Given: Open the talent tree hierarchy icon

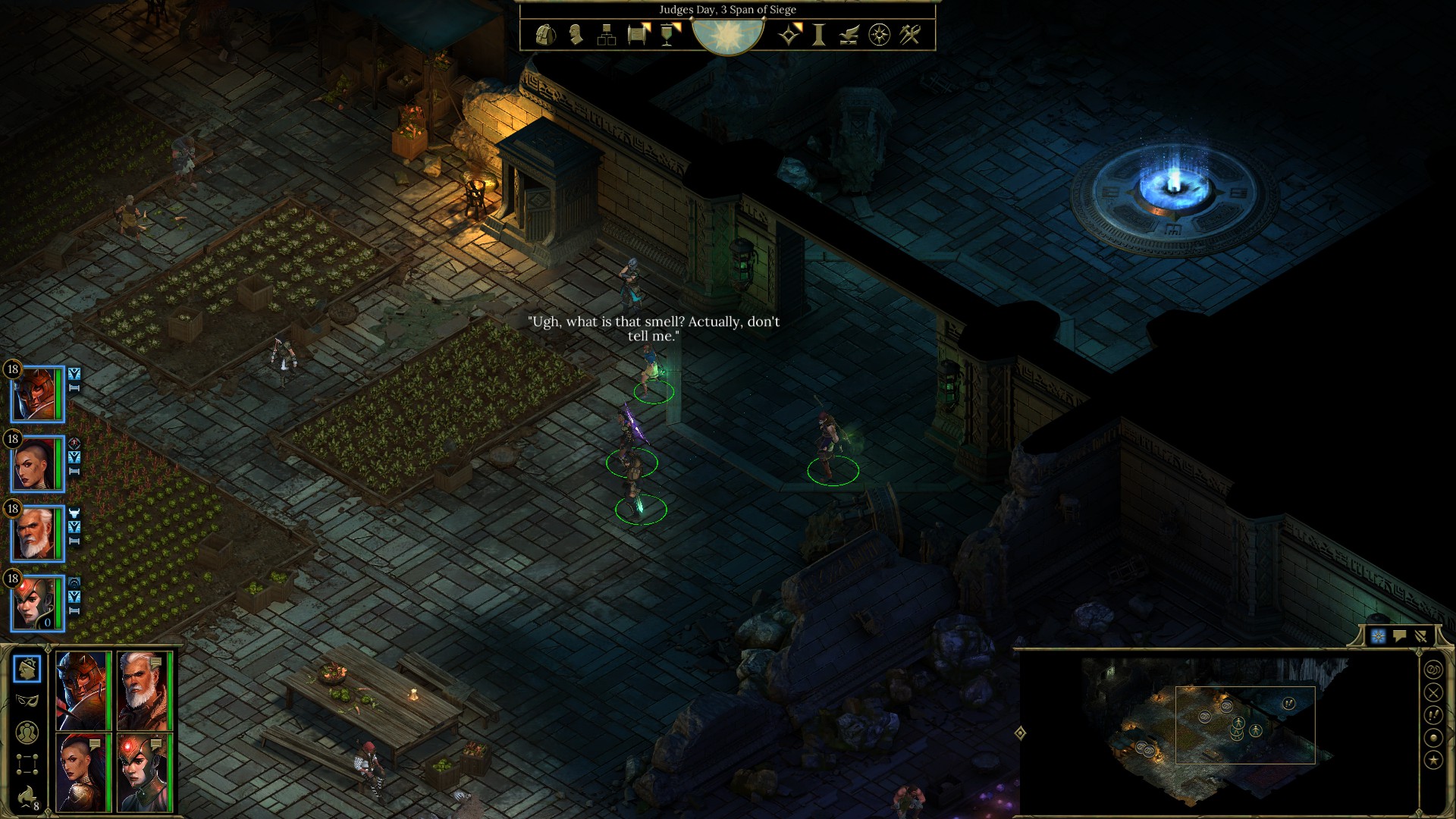Looking at the screenshot, I should coord(606,35).
